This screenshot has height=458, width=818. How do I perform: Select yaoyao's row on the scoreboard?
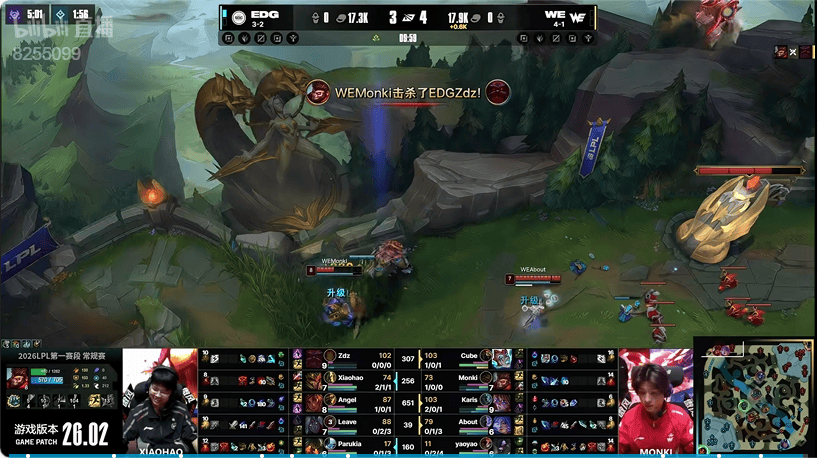[x=470, y=444]
